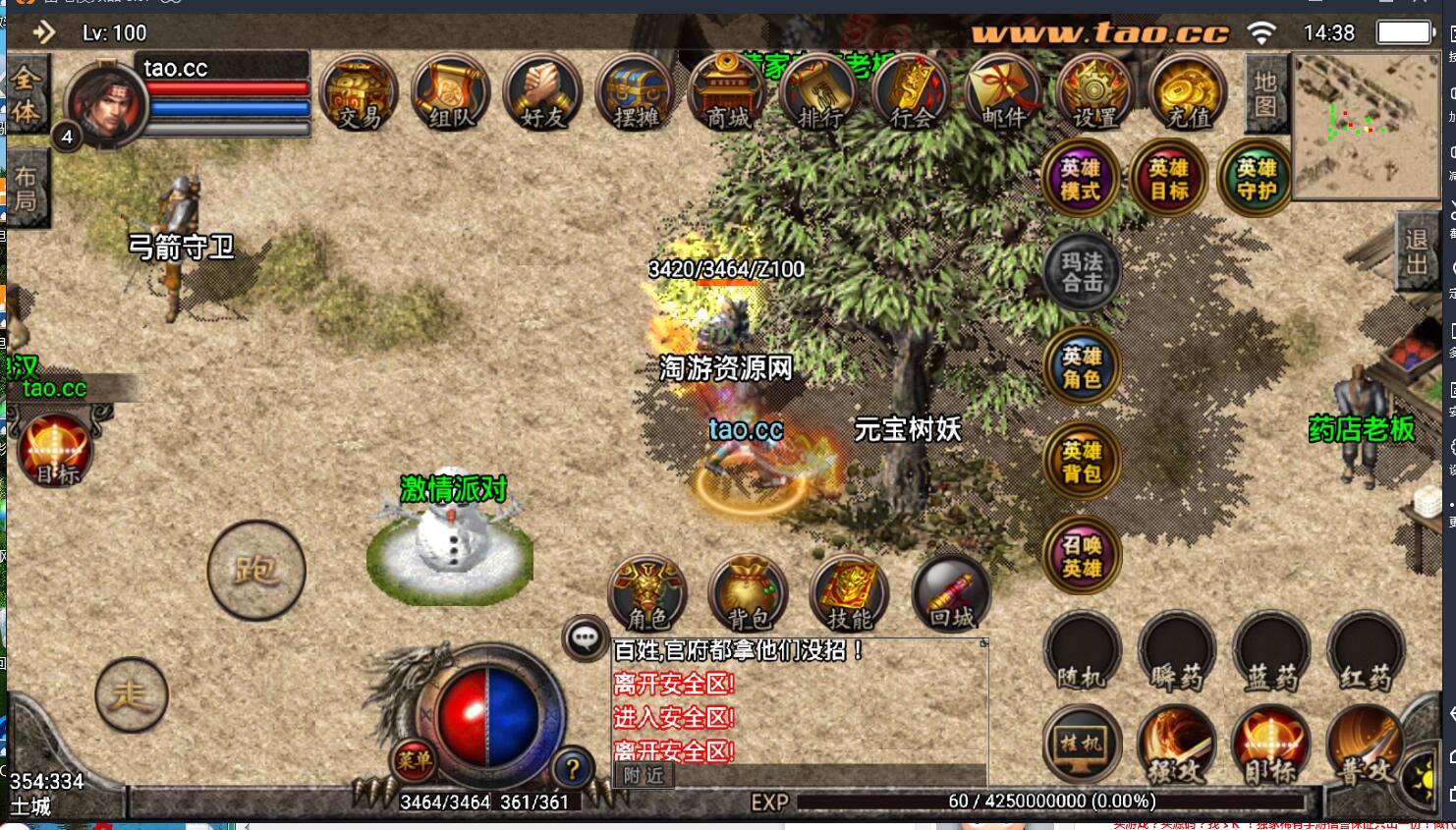Switch to the 附近 nearby chat tab
Screen dimensions: 1456x830
tap(644, 776)
